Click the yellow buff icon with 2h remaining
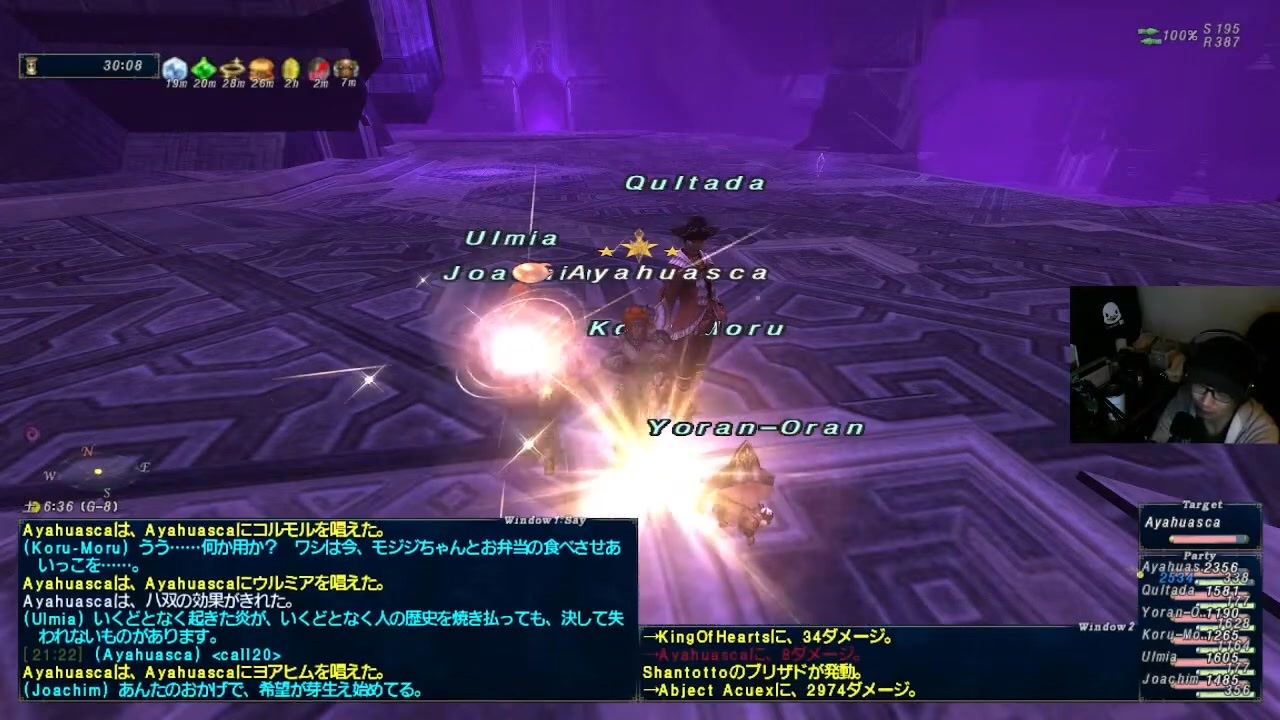1280x720 pixels. [x=290, y=68]
